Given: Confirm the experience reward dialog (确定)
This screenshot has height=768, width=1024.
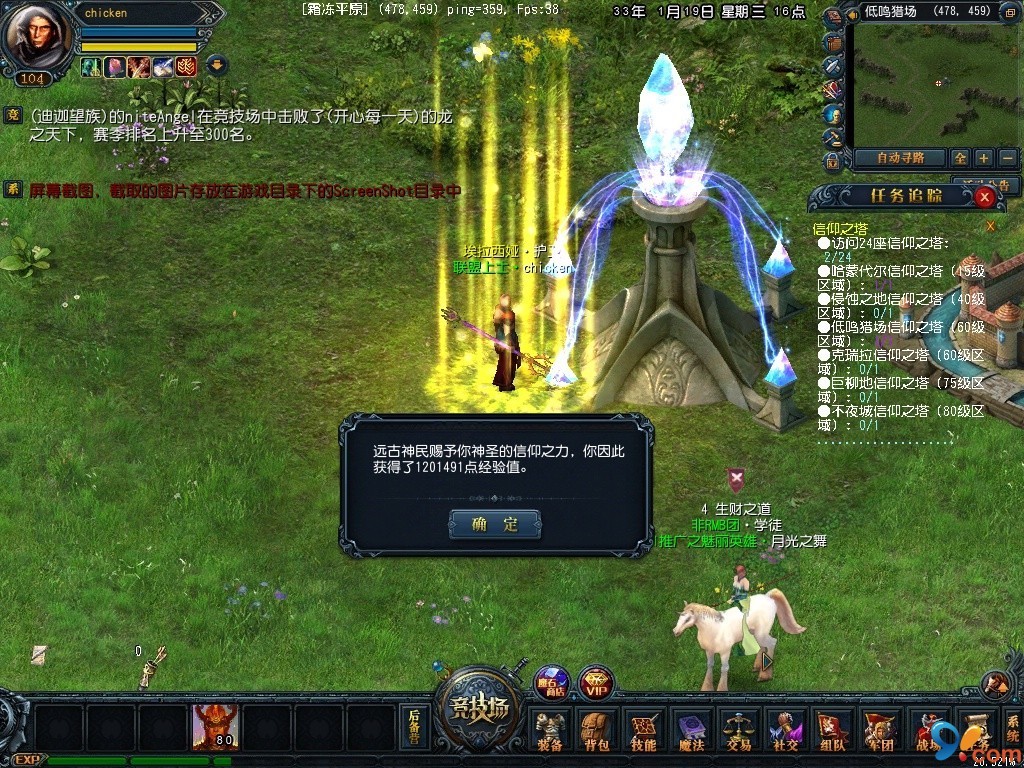Looking at the screenshot, I should coord(495,524).
